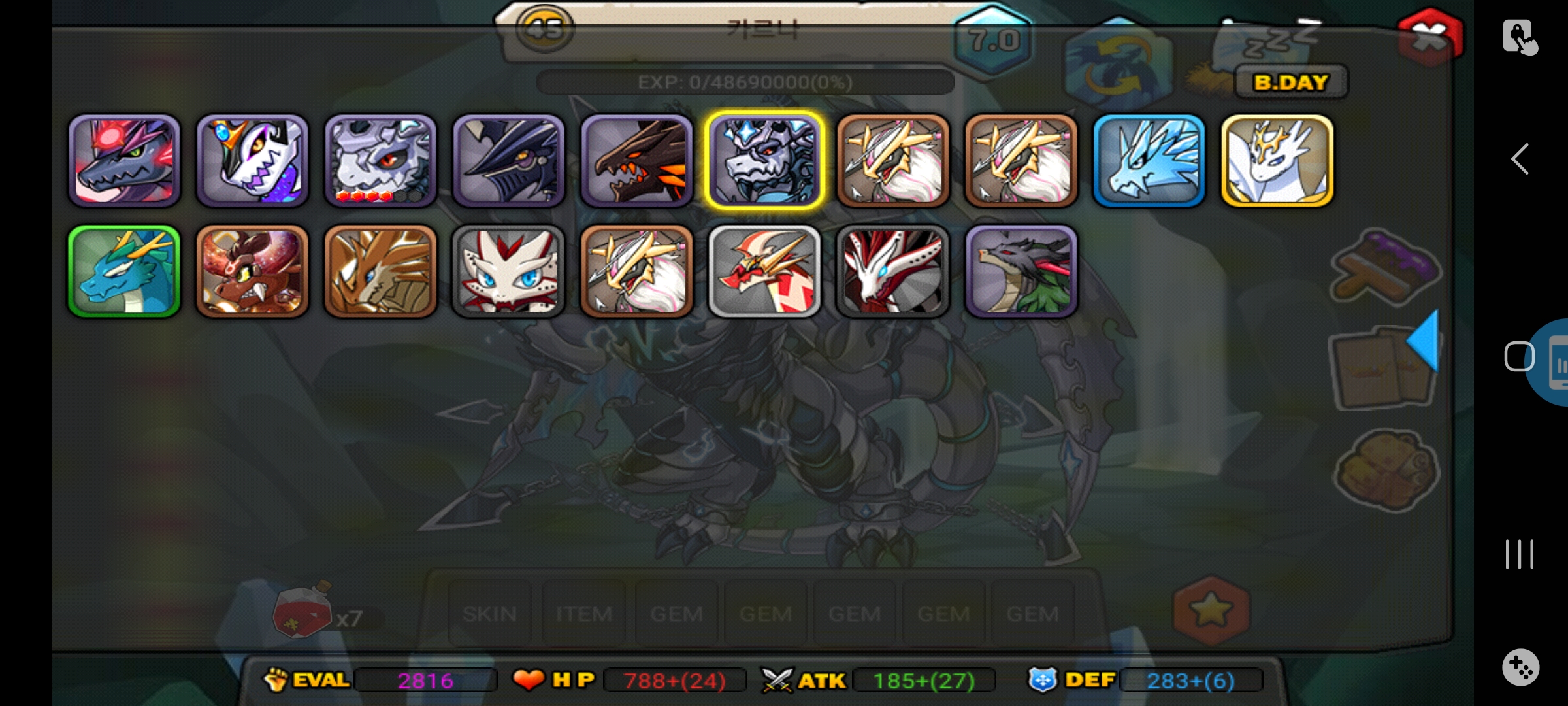Viewport: 1568px width, 706px height.
Task: Select the white dragon in gold frame
Action: click(x=1277, y=160)
